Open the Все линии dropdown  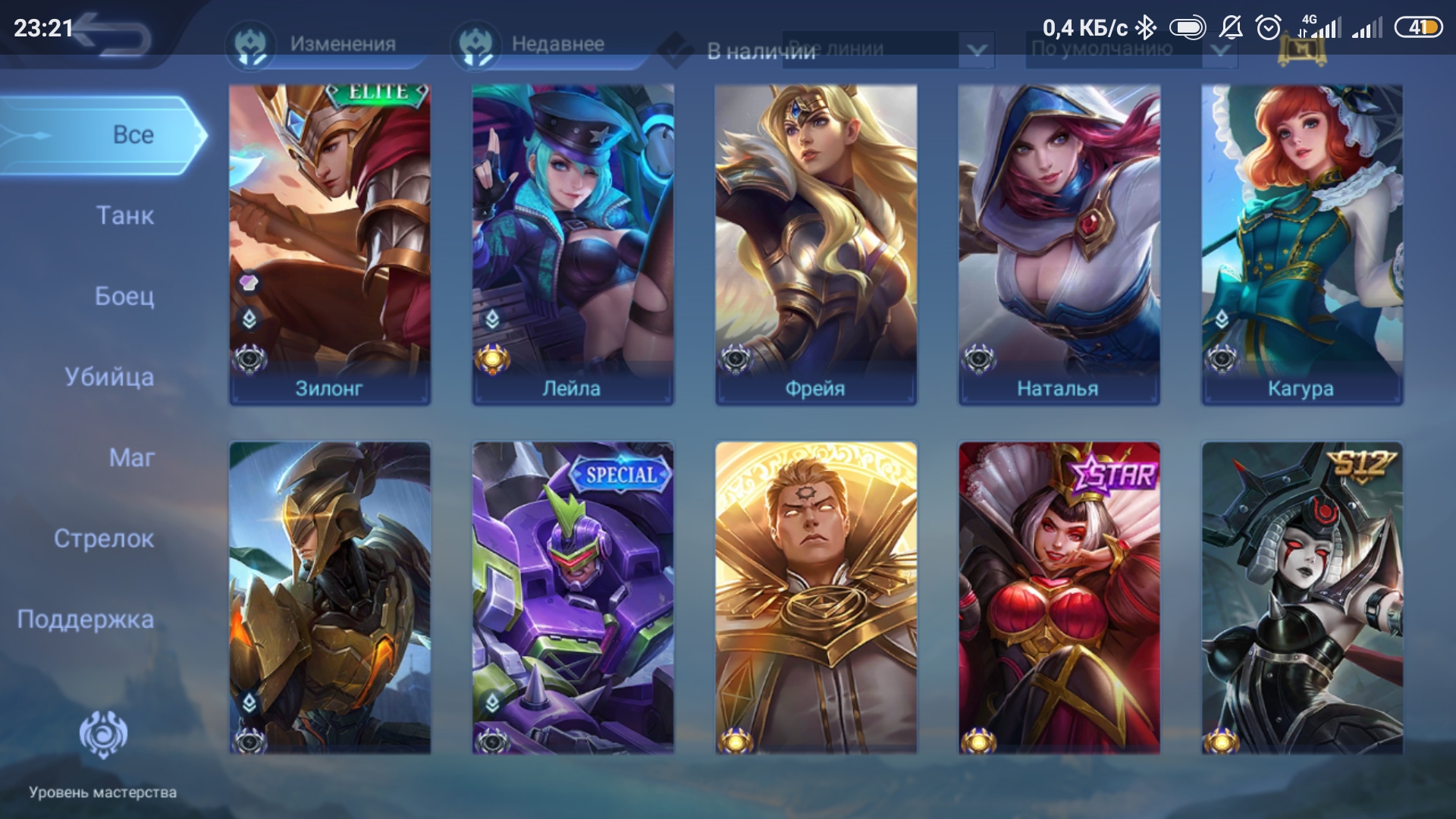tap(887, 50)
